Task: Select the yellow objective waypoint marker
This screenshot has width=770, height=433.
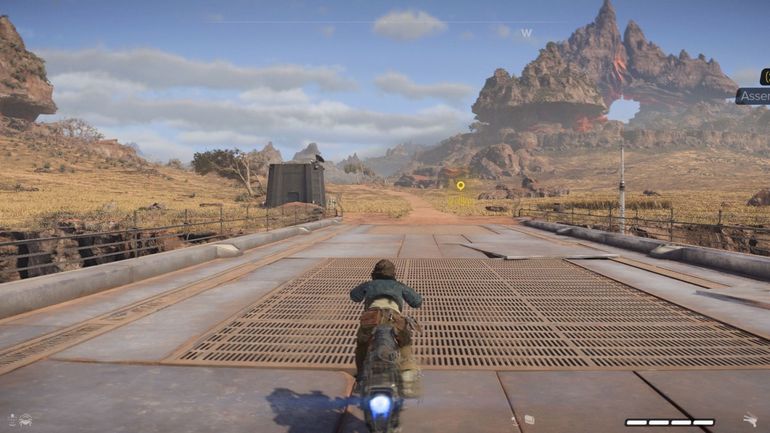Action: point(460,185)
